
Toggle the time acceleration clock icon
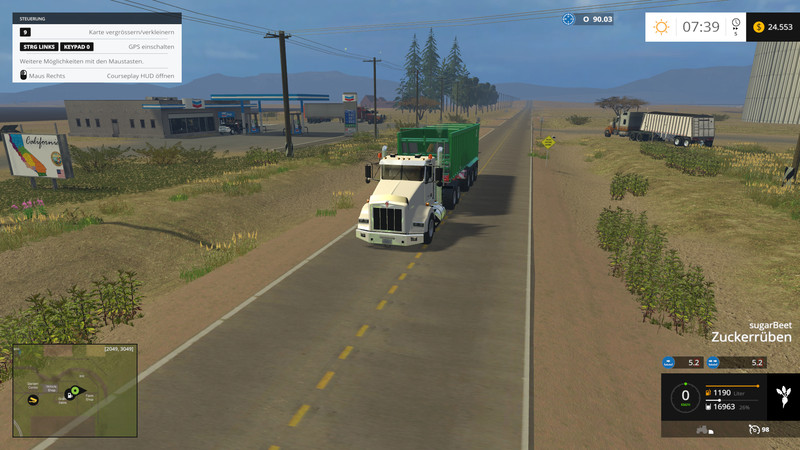(736, 24)
